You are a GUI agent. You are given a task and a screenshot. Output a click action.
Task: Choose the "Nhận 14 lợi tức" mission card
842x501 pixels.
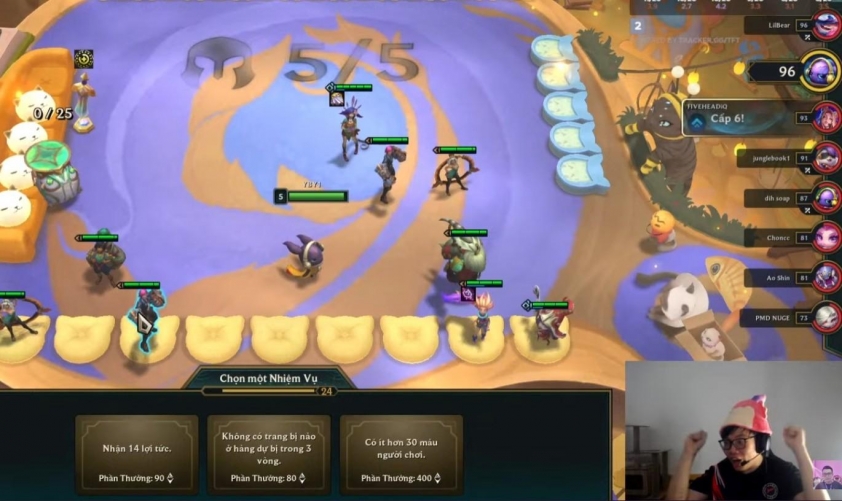click(x=137, y=454)
